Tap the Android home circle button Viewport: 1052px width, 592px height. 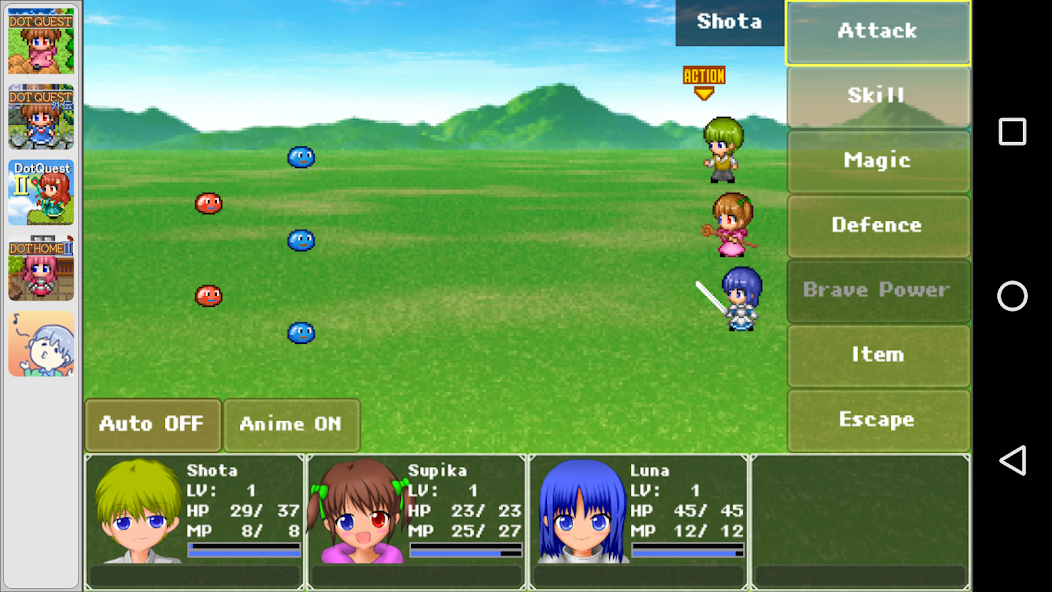click(1012, 296)
